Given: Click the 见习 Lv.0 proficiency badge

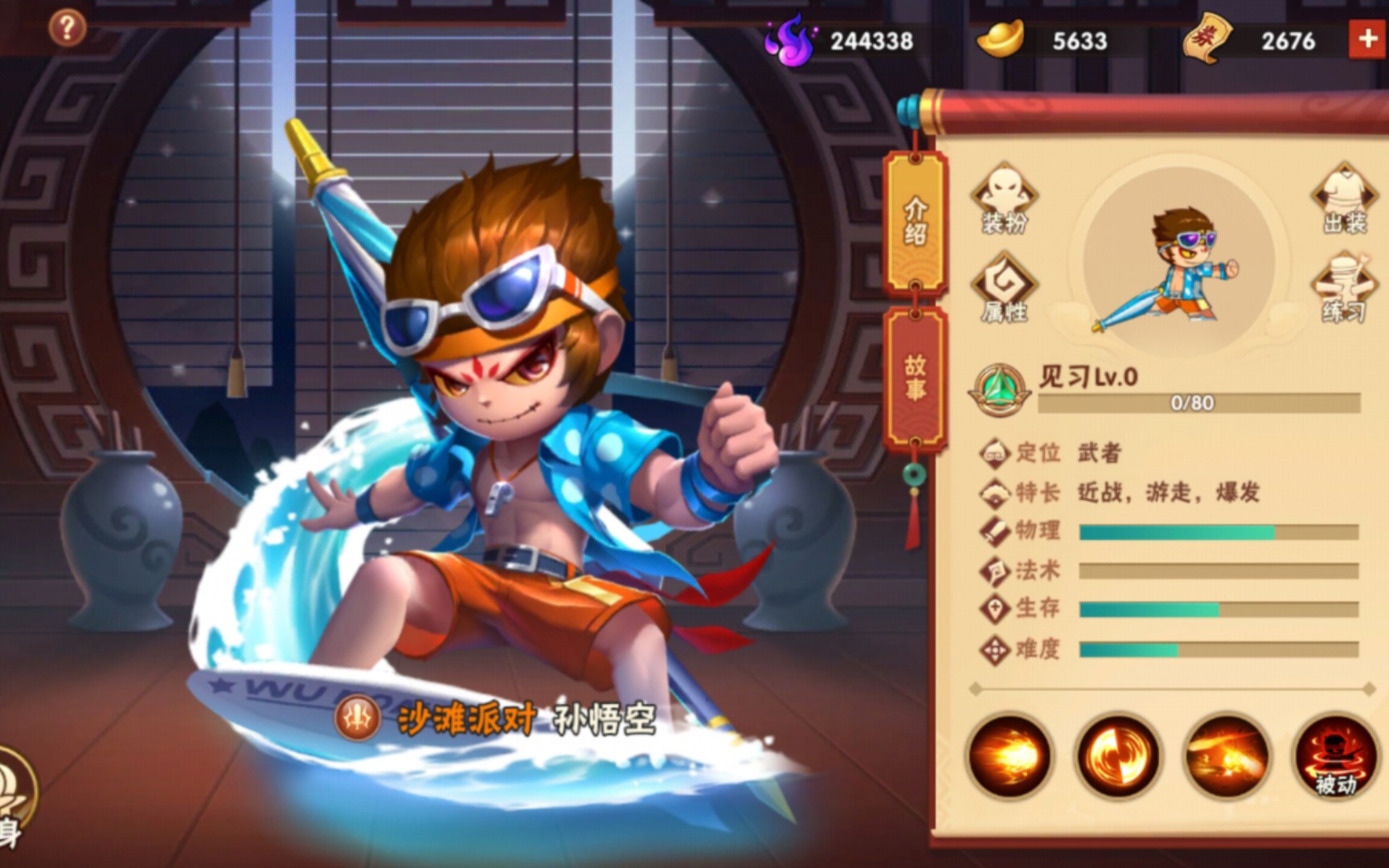Looking at the screenshot, I should pyautogui.click(x=999, y=388).
